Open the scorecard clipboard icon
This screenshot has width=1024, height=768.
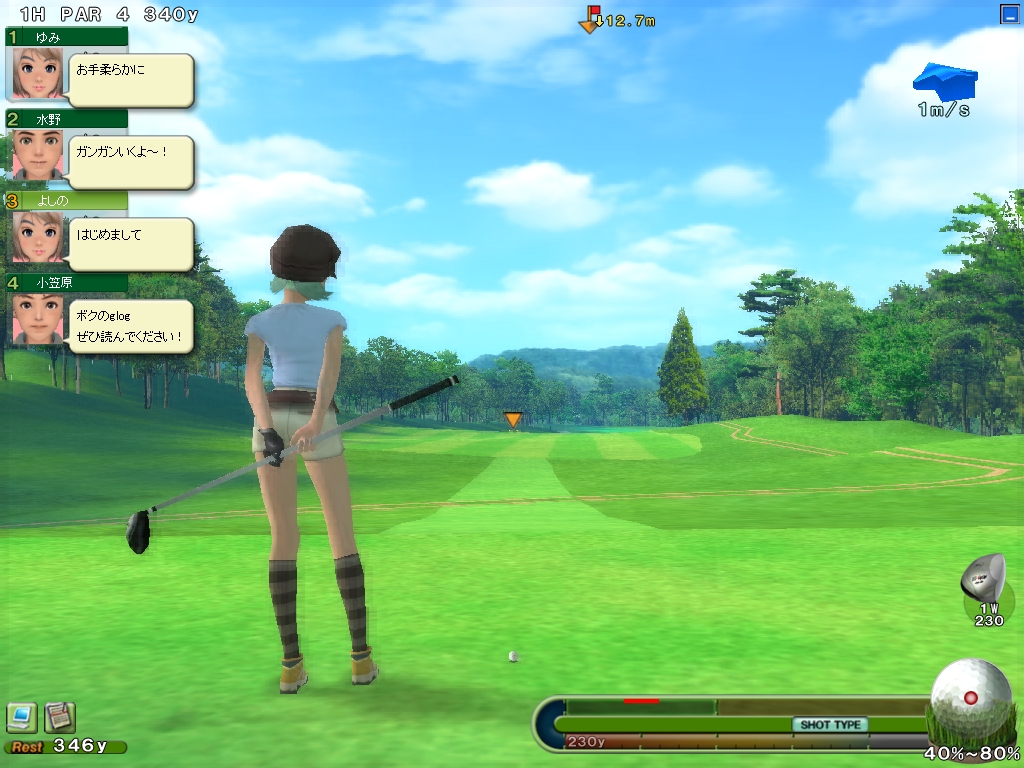59,716
